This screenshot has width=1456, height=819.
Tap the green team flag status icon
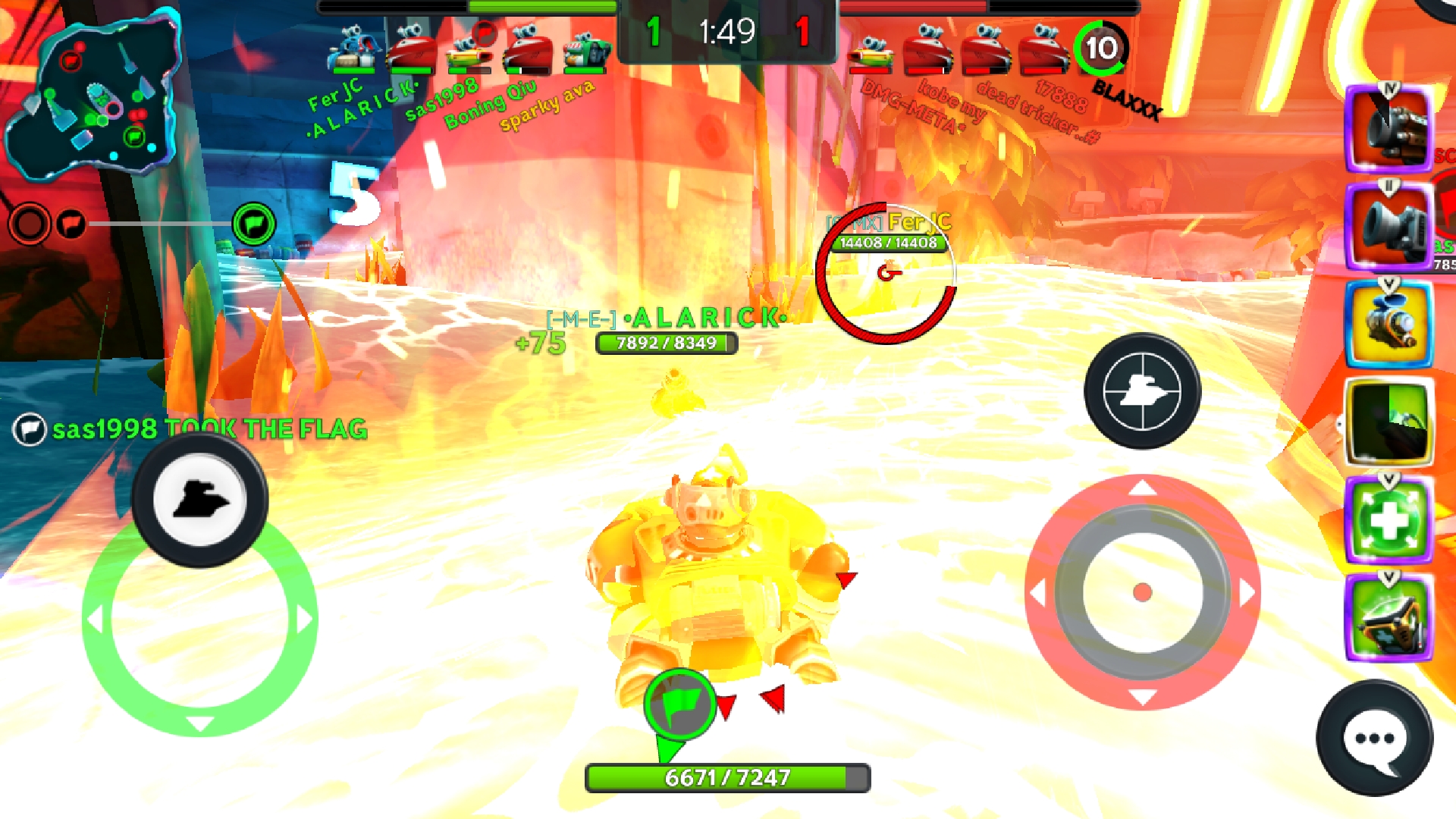(253, 224)
